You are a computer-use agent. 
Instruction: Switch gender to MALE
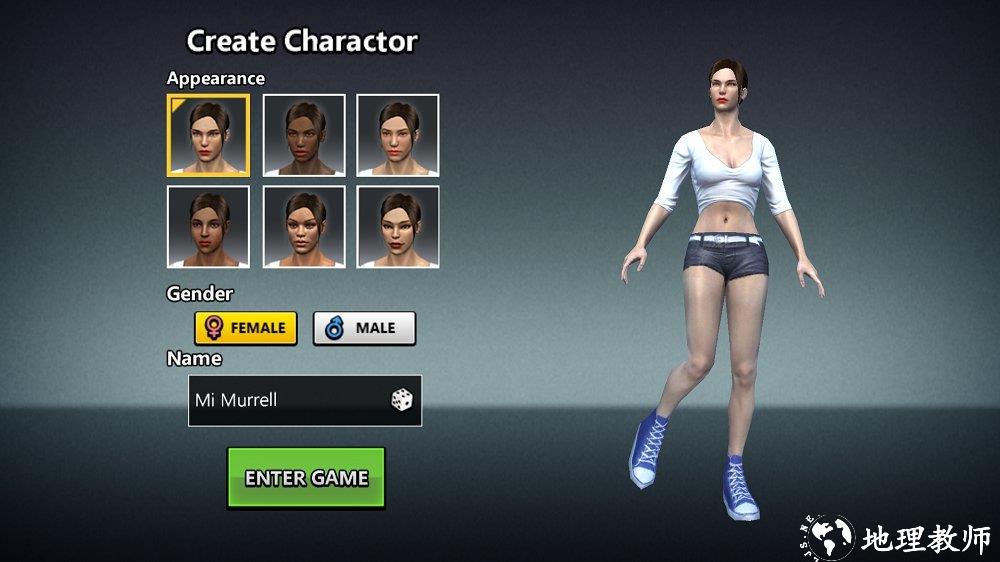click(x=364, y=328)
